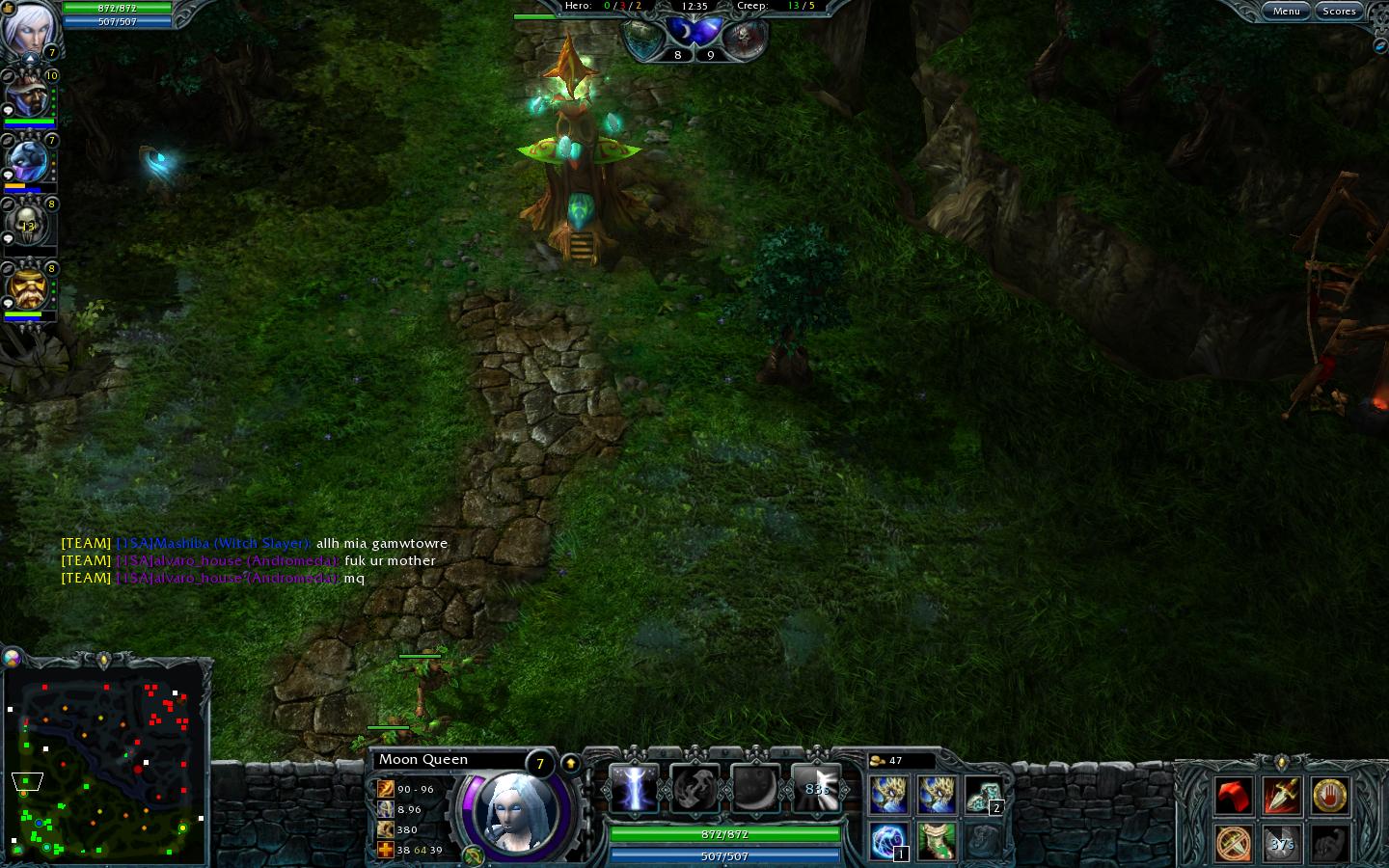Screen dimensions: 1389x868
Task: Select the golden bearded ally portrait
Action: pyautogui.click(x=27, y=289)
